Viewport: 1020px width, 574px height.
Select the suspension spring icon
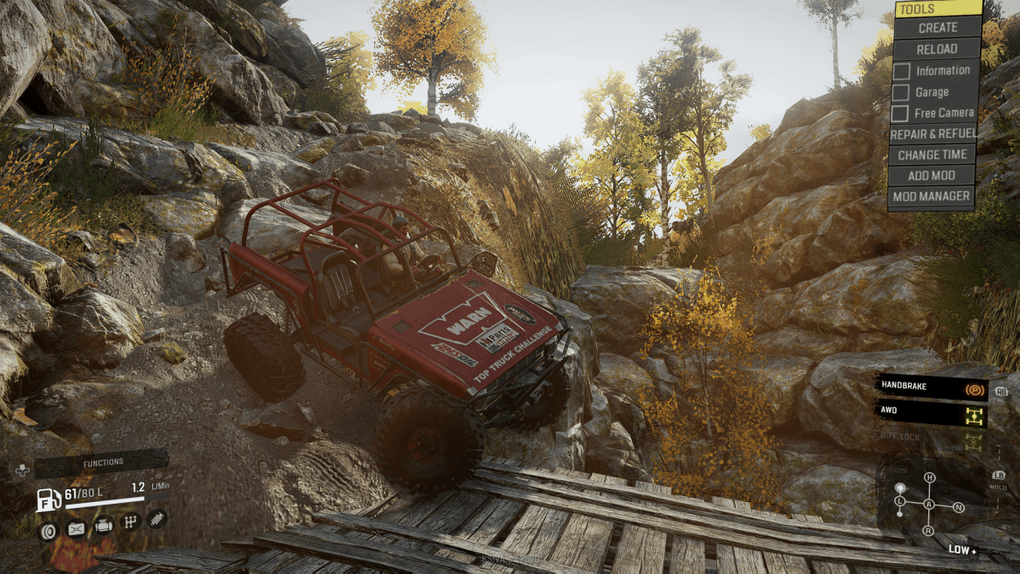tap(157, 519)
